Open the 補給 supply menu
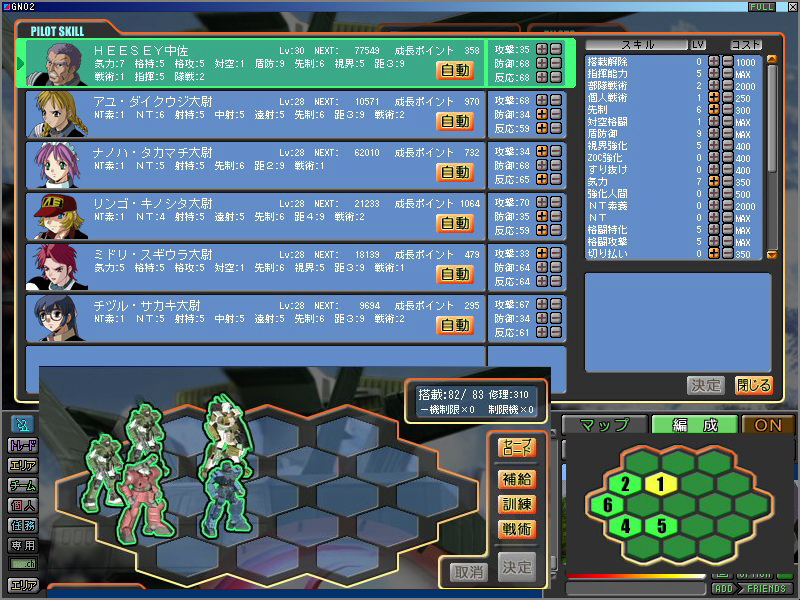 tap(517, 479)
